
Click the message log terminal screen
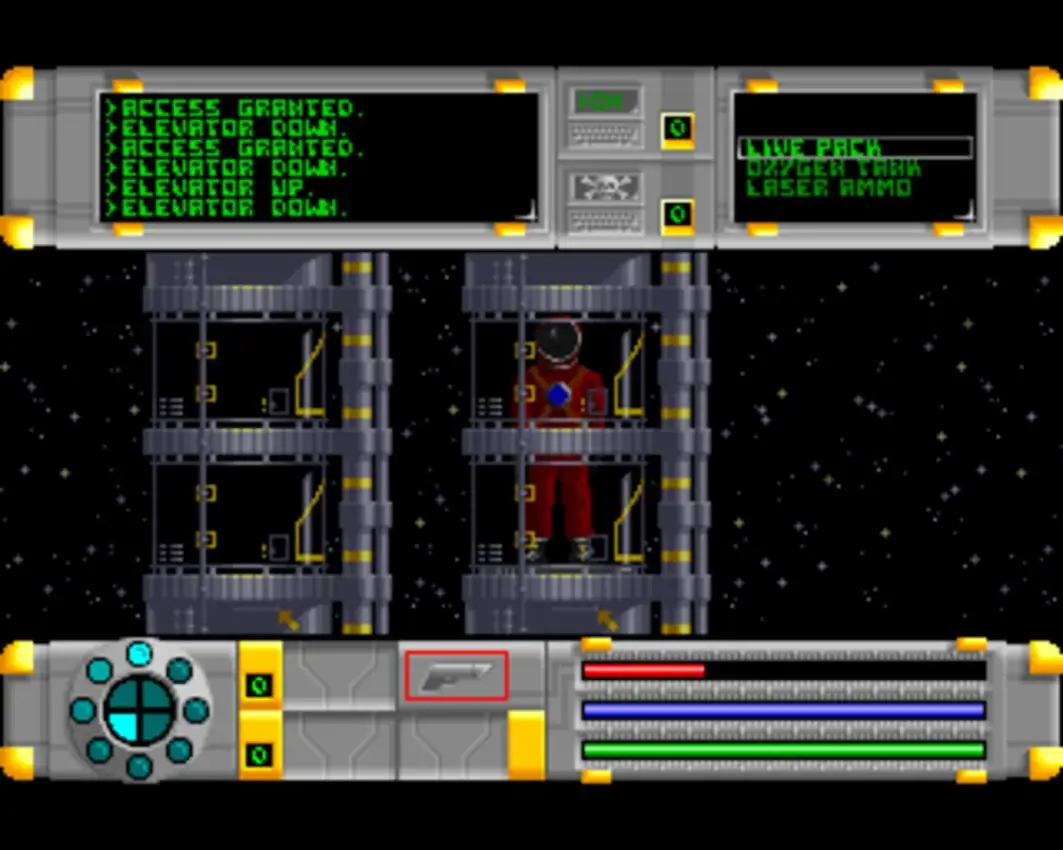pyautogui.click(x=318, y=157)
